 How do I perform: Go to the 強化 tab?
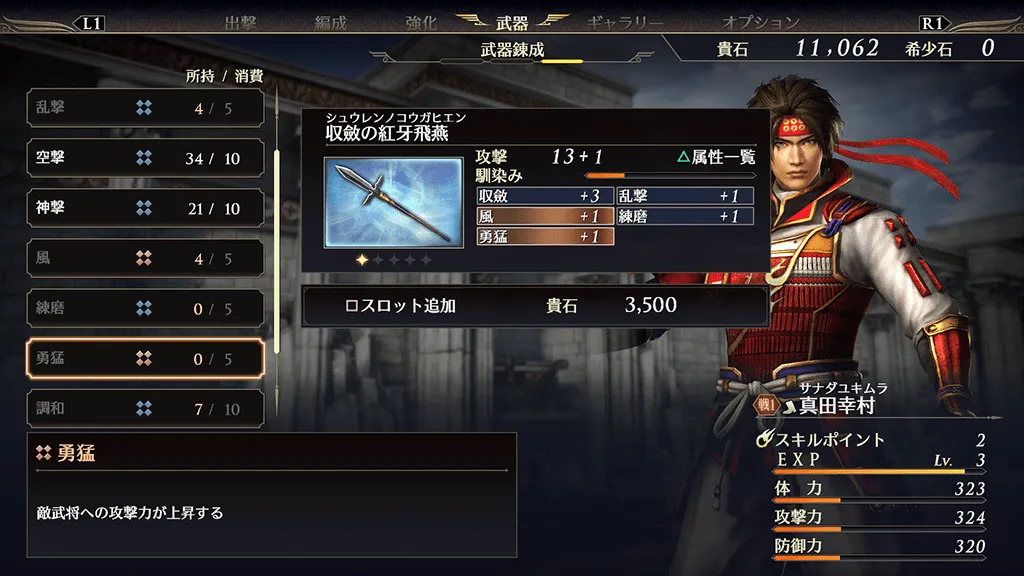coord(421,22)
